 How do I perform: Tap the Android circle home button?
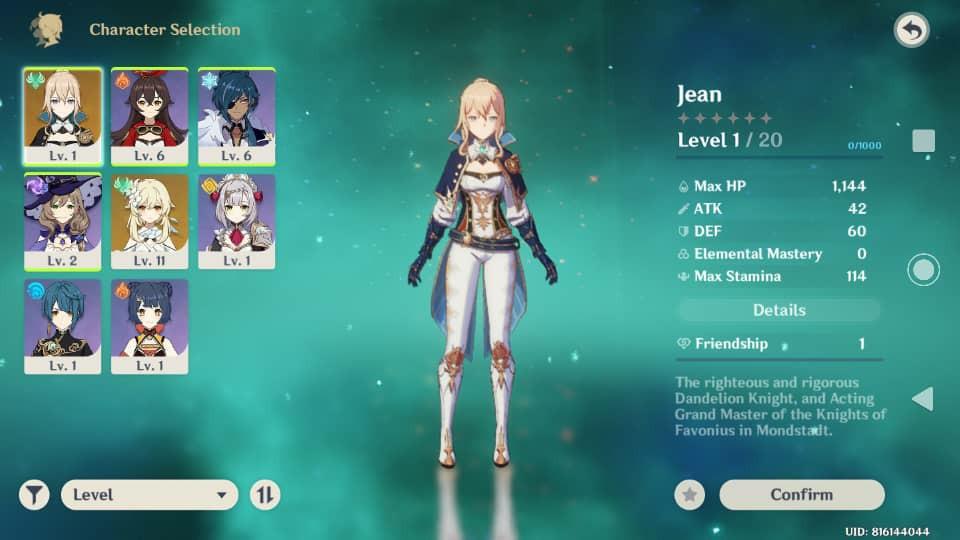coord(923,270)
